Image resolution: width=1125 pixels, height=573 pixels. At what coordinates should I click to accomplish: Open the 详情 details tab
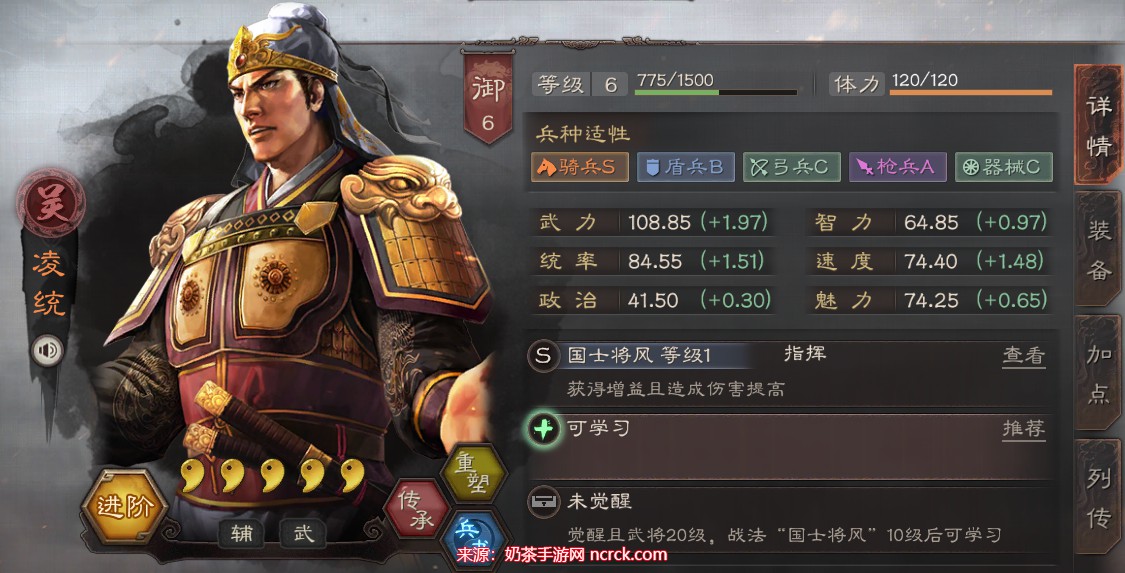(x=1098, y=125)
